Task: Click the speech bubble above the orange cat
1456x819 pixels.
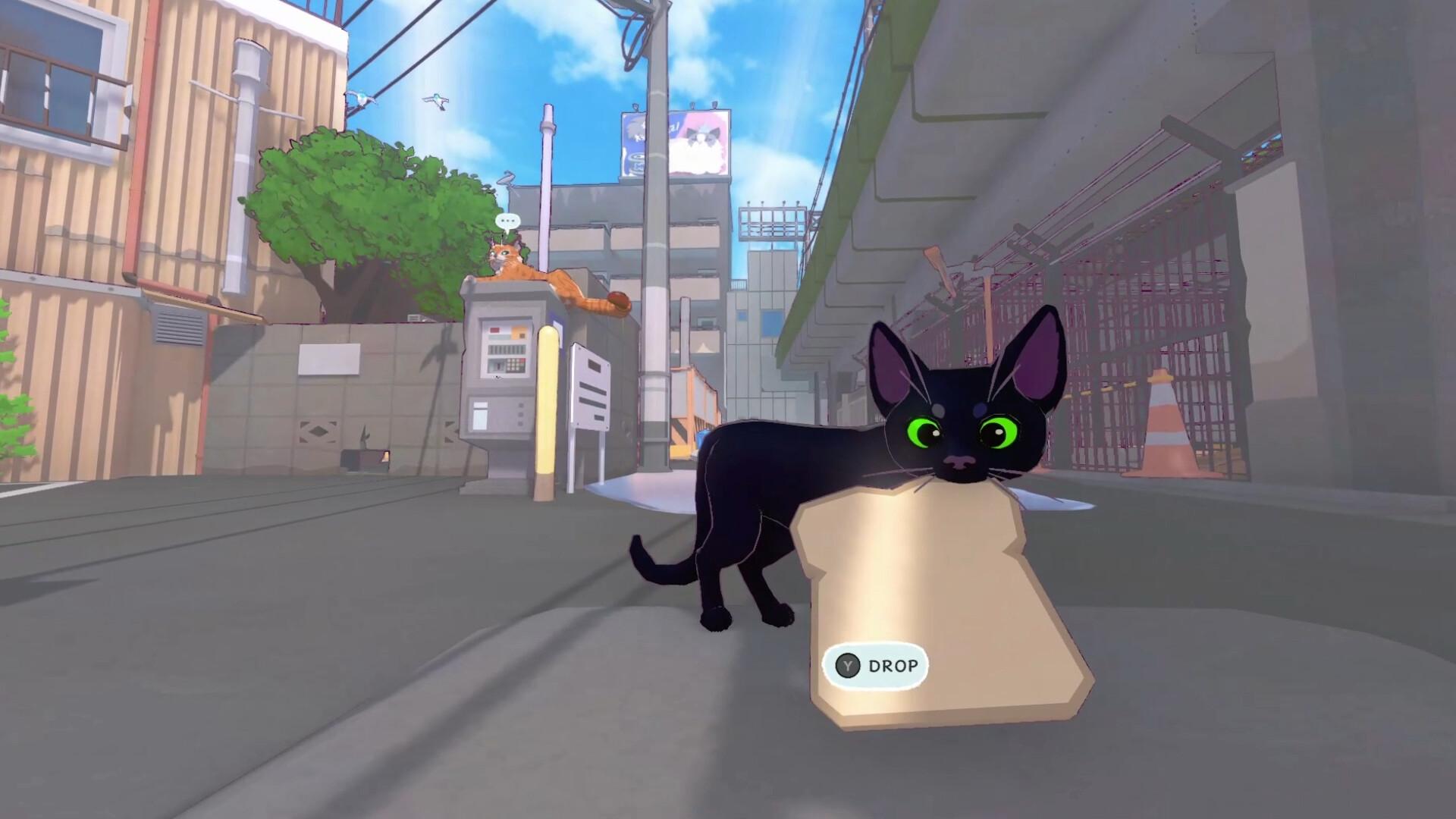Action: point(508,220)
